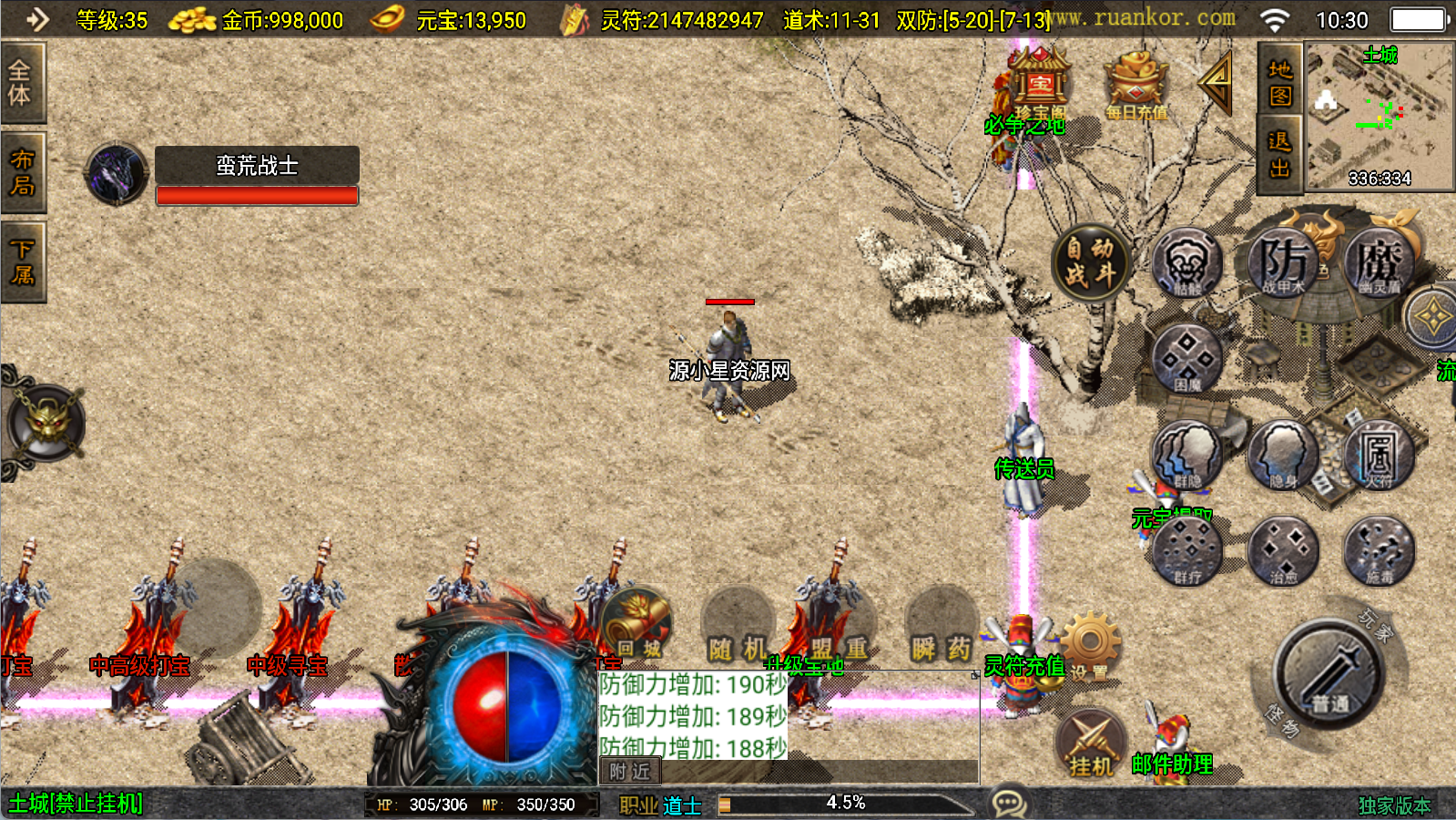This screenshot has width=1456, height=820.
Task: Click the 退出 exit button
Action: click(x=1279, y=155)
